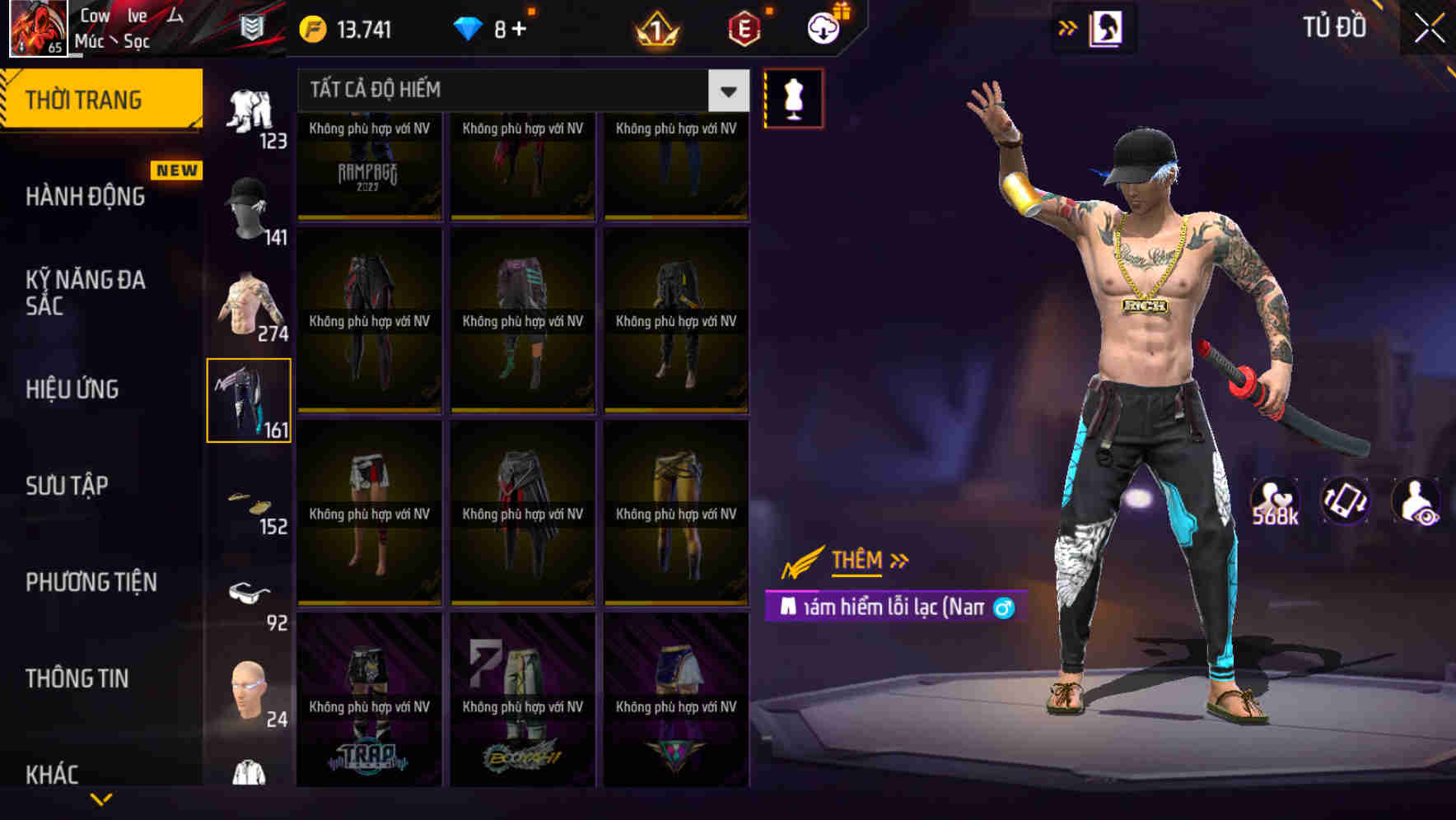Open the Free Fire tokens balance icon
Viewport: 1456px width, 820px height.
pos(311,27)
